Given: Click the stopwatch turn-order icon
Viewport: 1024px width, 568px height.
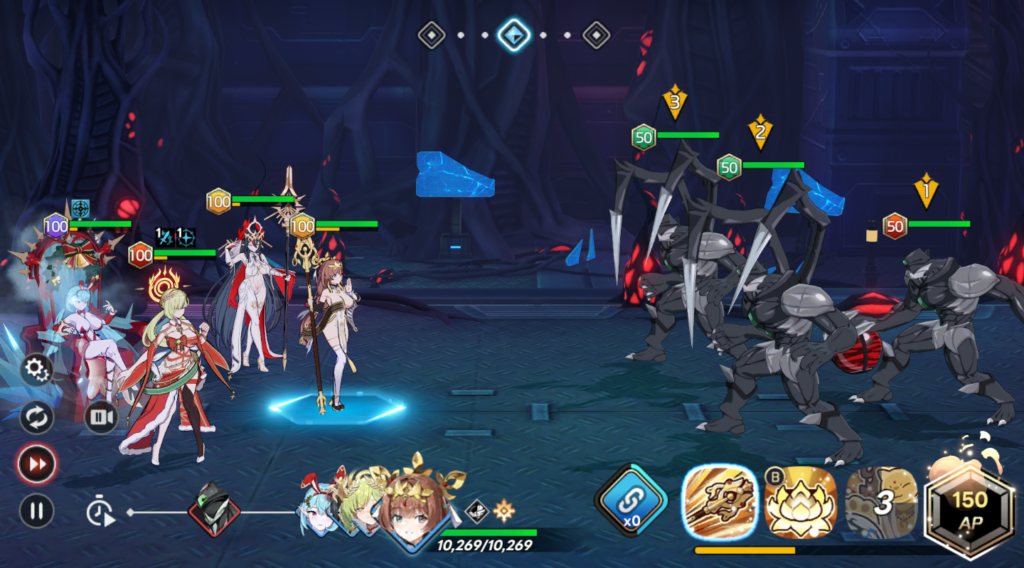Looking at the screenshot, I should click(x=99, y=512).
